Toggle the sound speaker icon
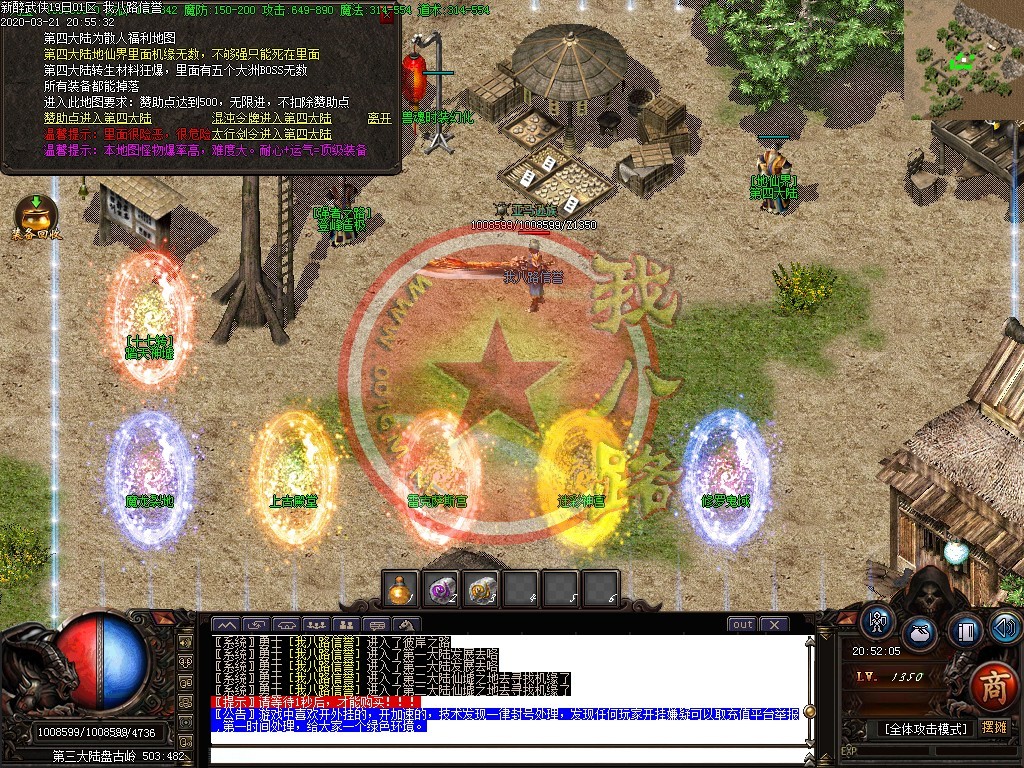1024x768 pixels. 1005,627
